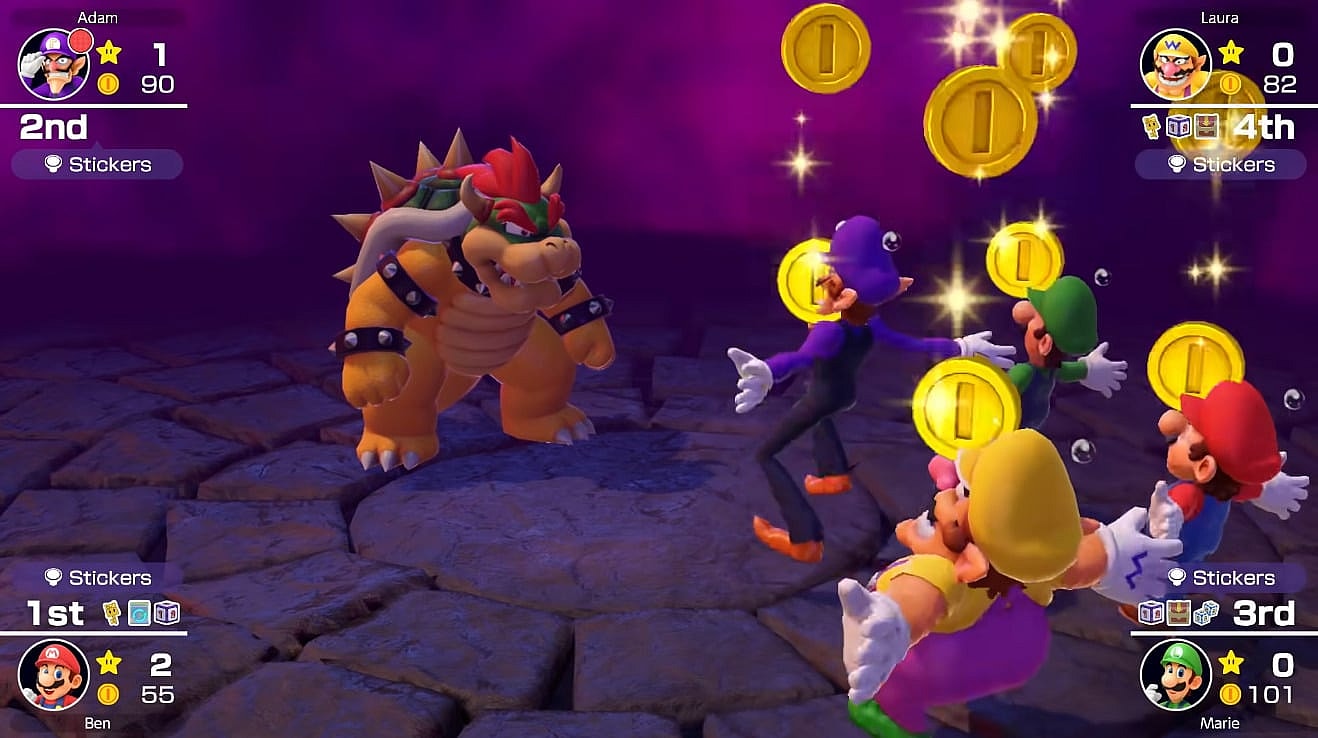Screen dimensions: 1318x738
Task: Select Laura's golden Skeleton Key item
Action: 1152,127
